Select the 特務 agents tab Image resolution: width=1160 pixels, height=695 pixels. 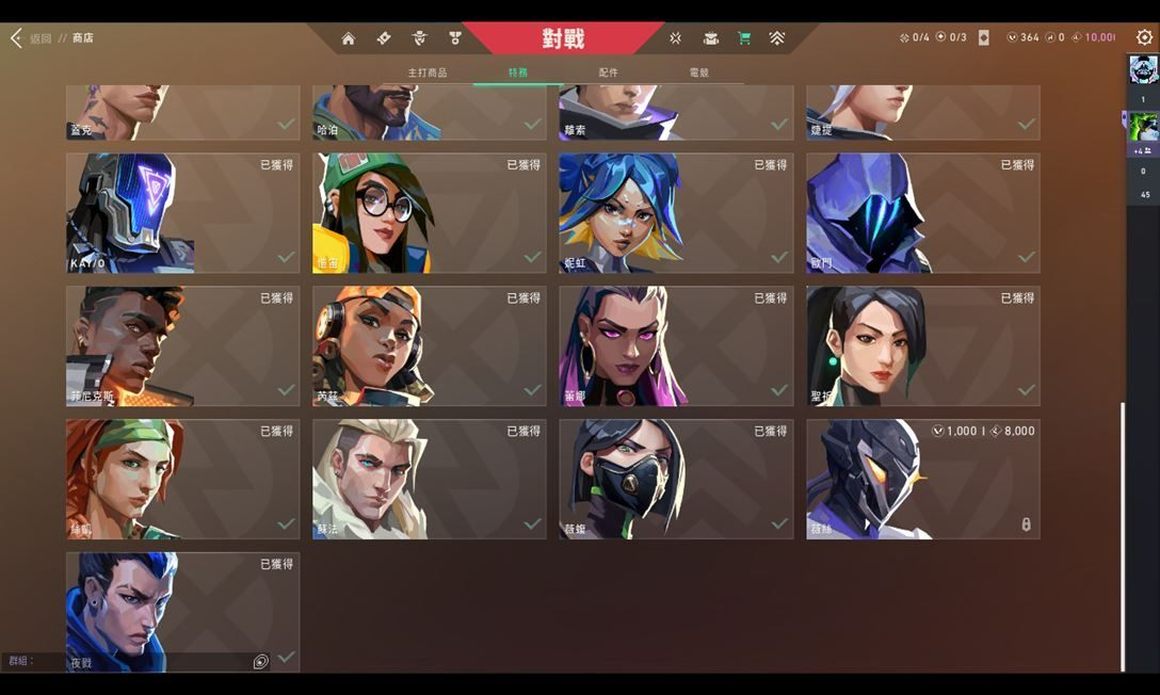click(x=518, y=73)
